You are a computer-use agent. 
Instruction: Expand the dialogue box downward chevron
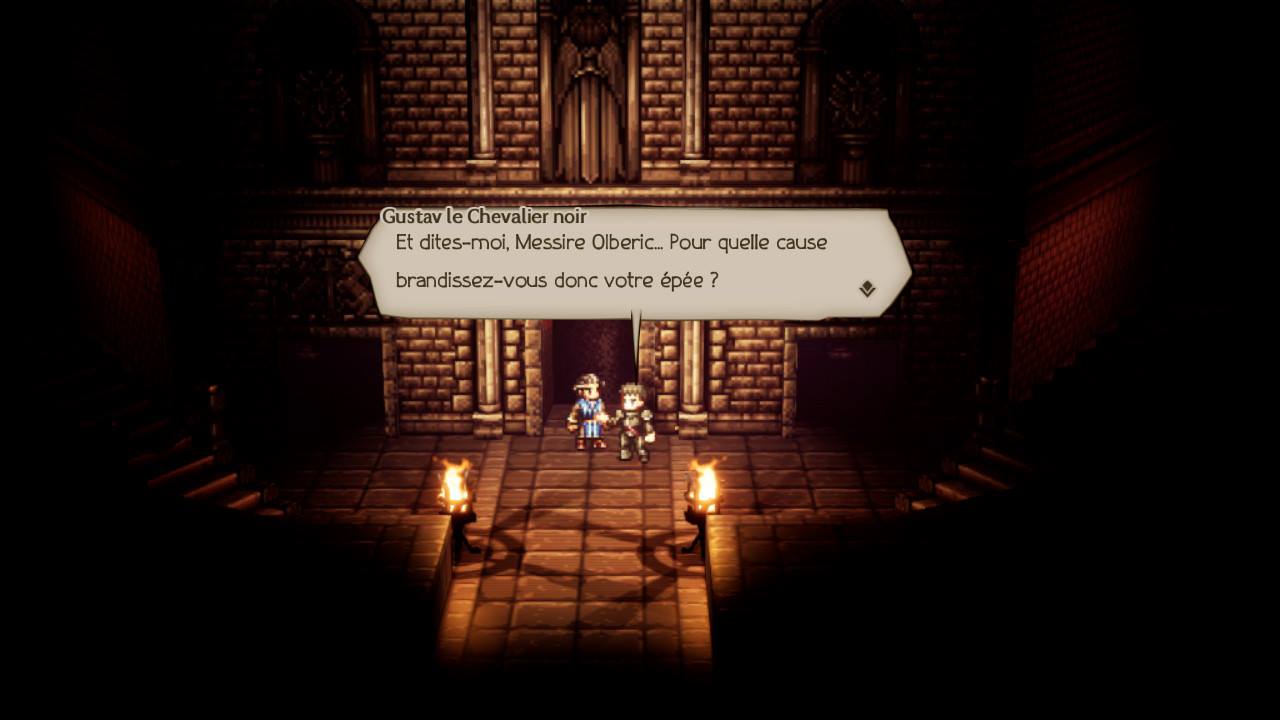866,287
